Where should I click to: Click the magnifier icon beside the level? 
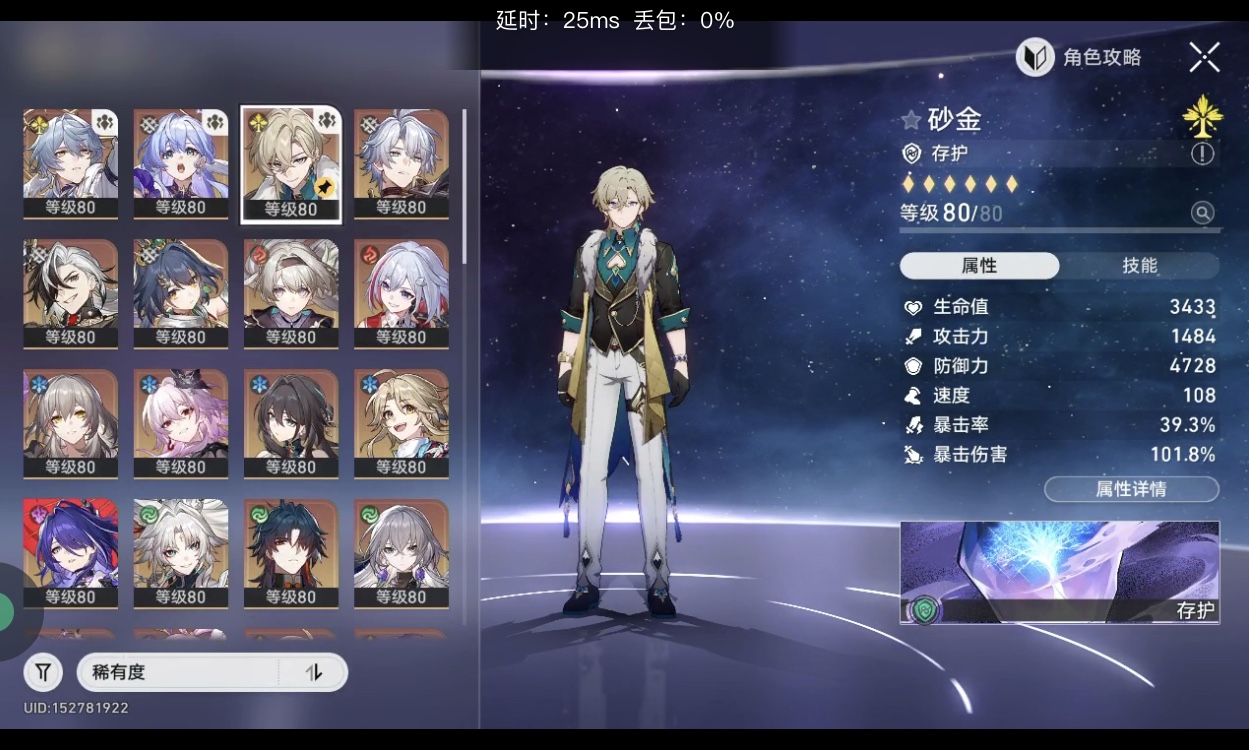click(x=1202, y=212)
